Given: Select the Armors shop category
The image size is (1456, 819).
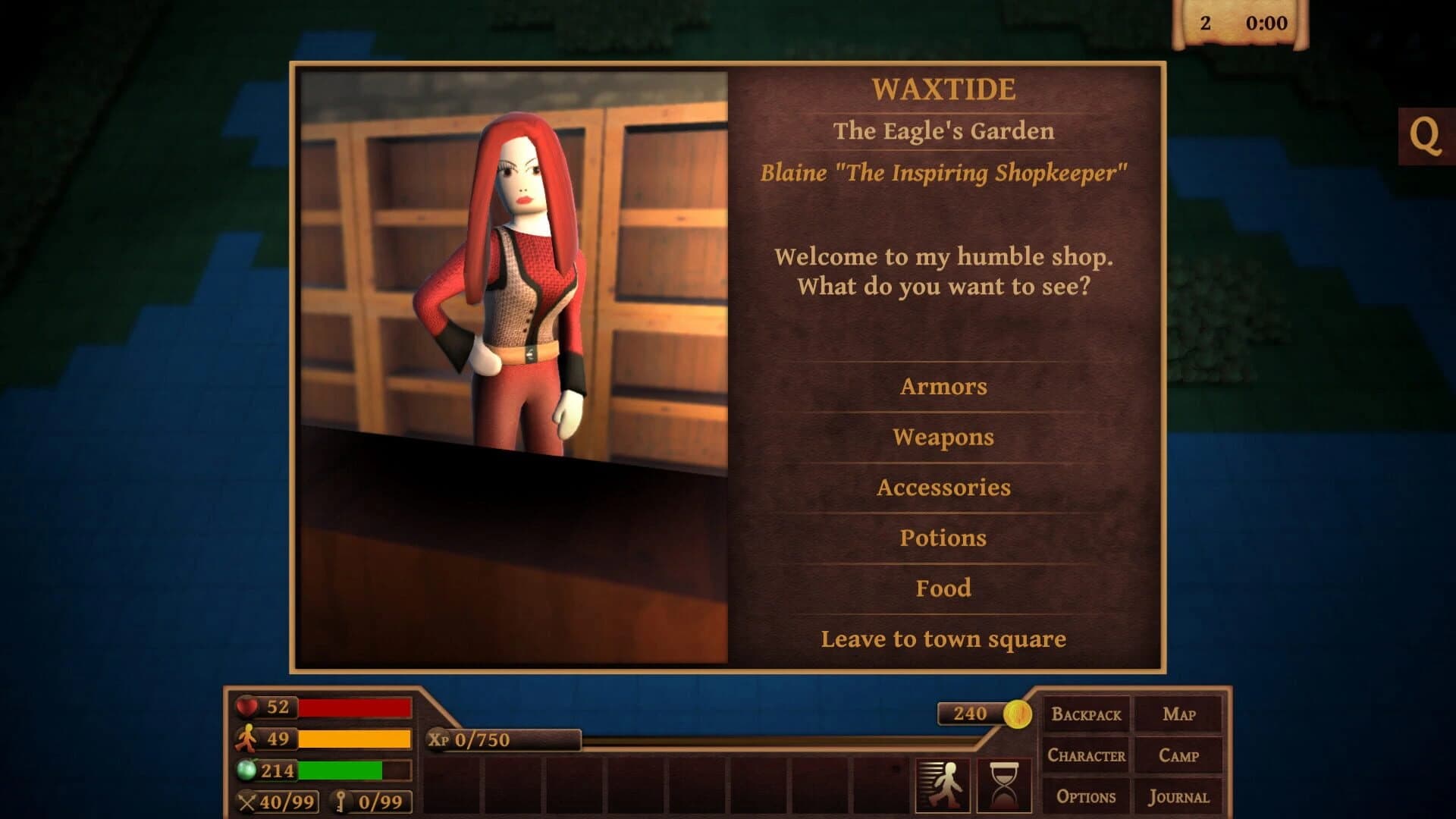Looking at the screenshot, I should coord(944,387).
